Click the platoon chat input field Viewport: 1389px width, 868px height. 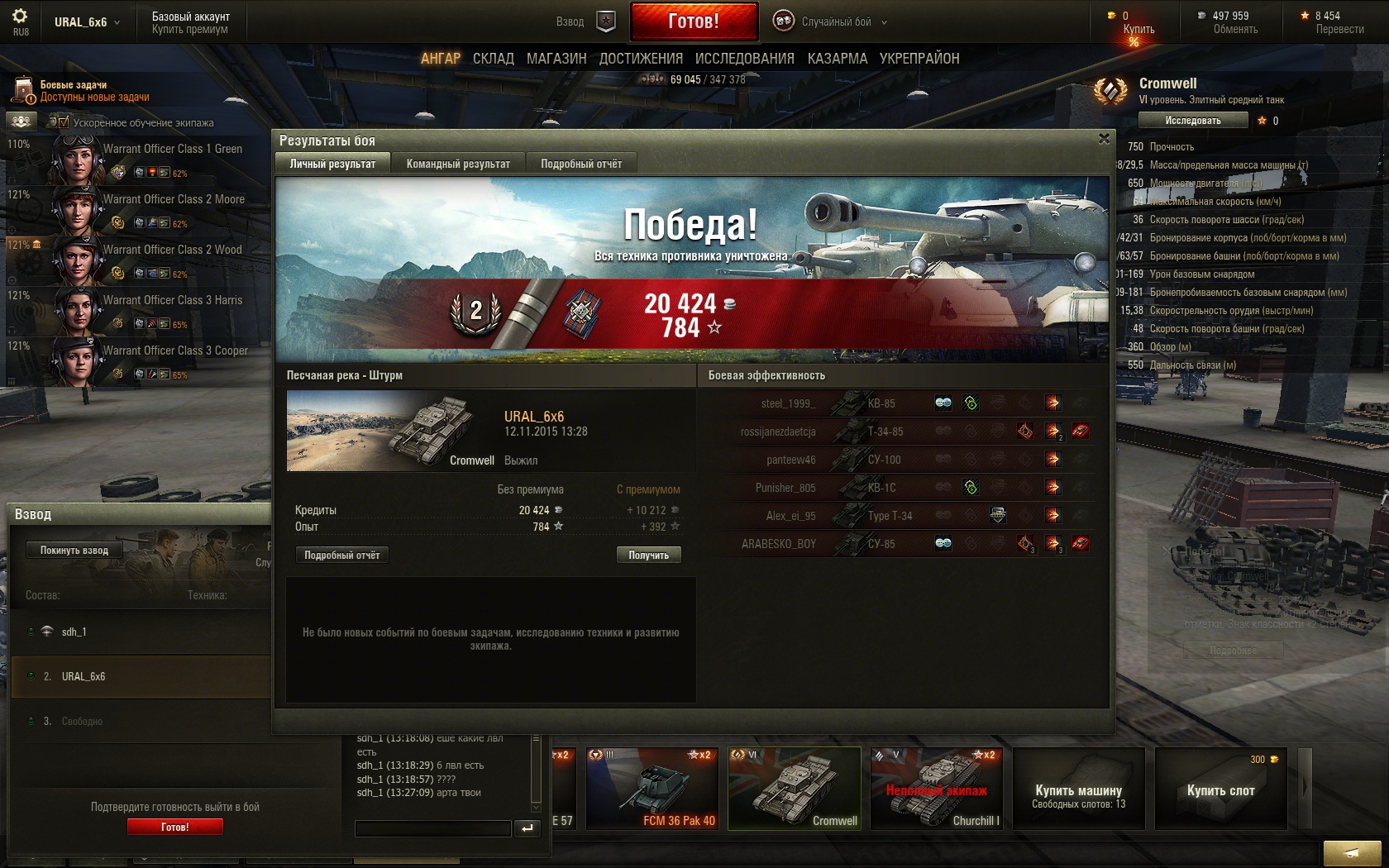[x=432, y=828]
